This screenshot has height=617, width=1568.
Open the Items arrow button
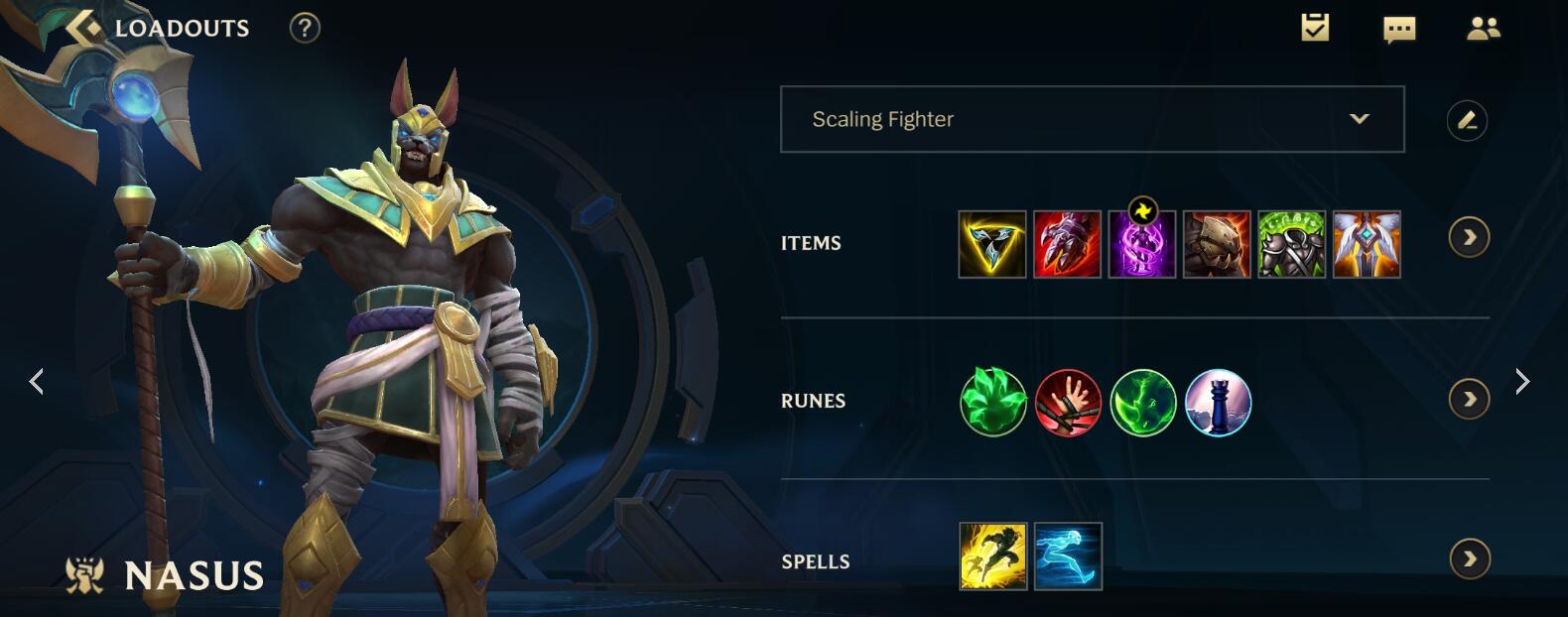tap(1469, 238)
